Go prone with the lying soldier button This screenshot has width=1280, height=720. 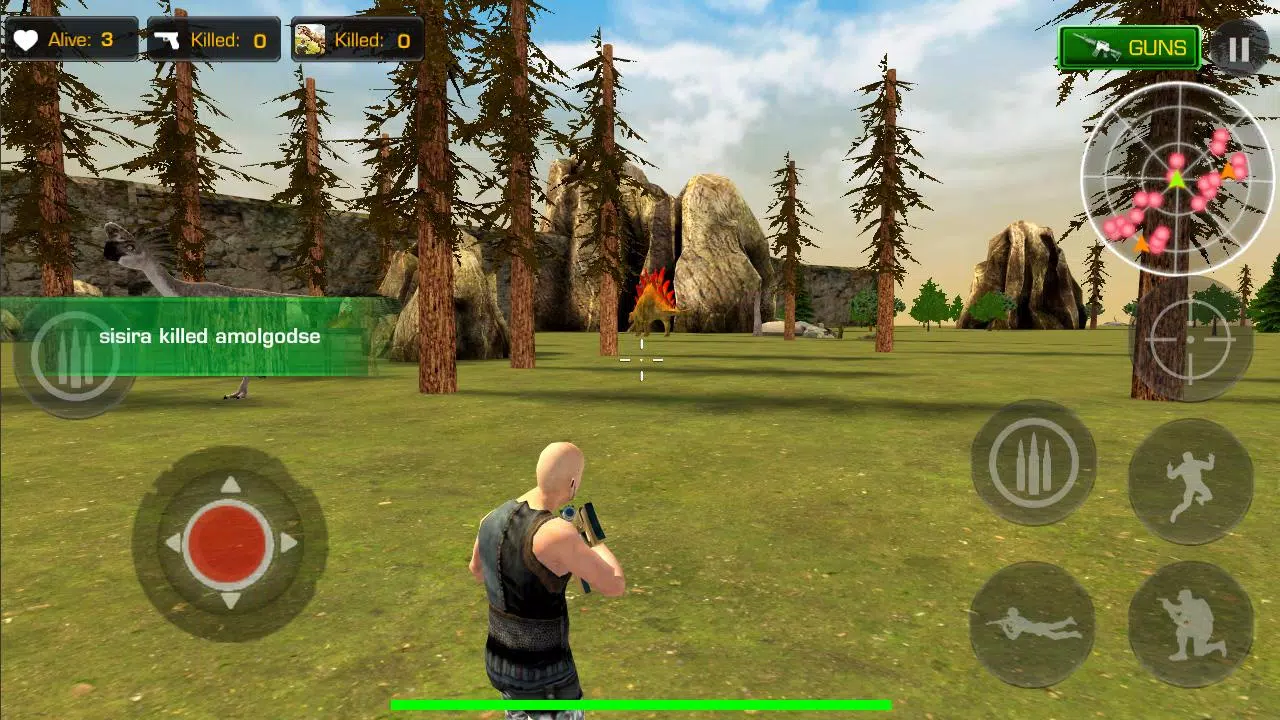pyautogui.click(x=1032, y=624)
